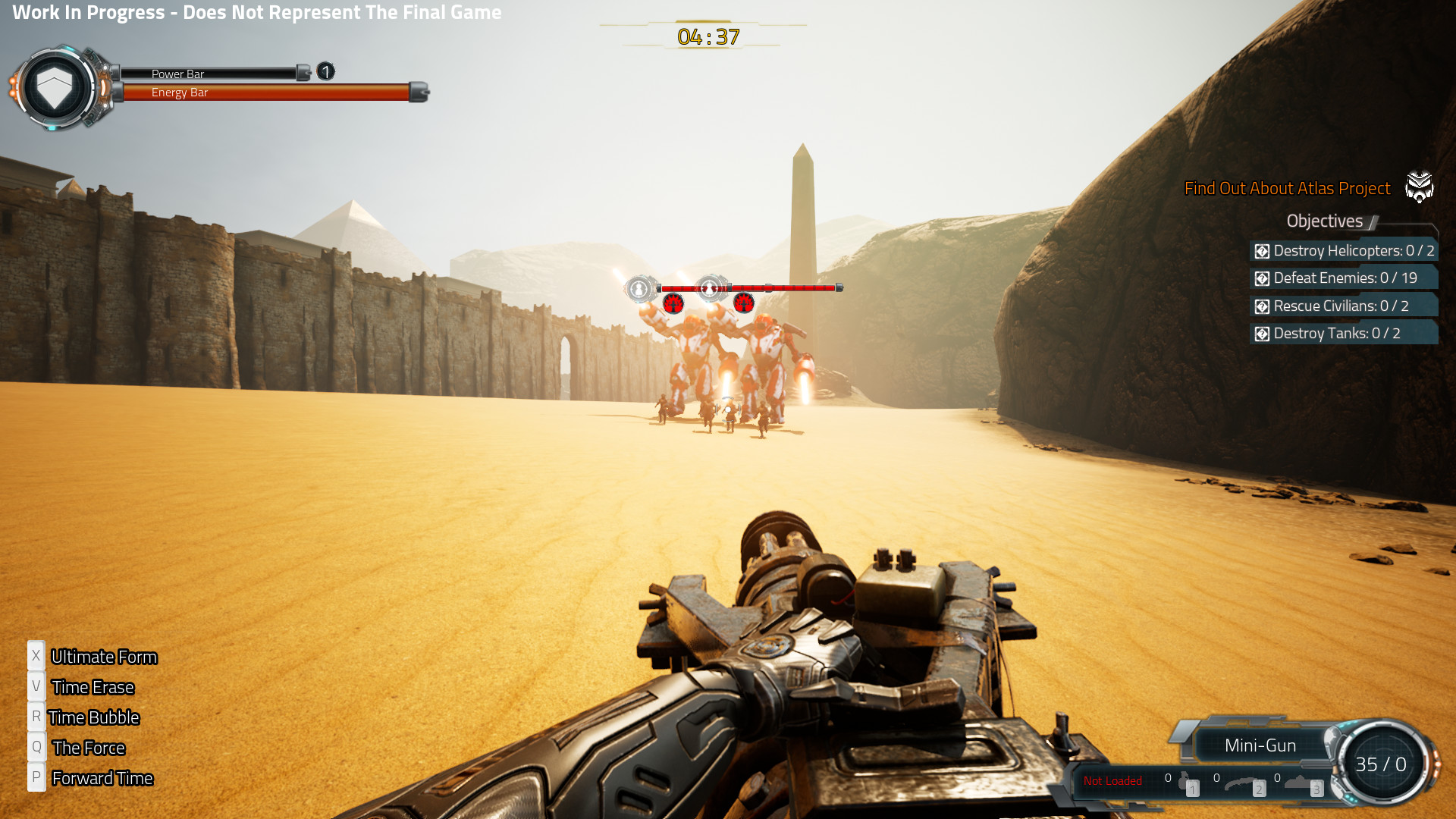Select the Defeat Enemies objective
This screenshot has height=819, width=1456.
(1344, 278)
